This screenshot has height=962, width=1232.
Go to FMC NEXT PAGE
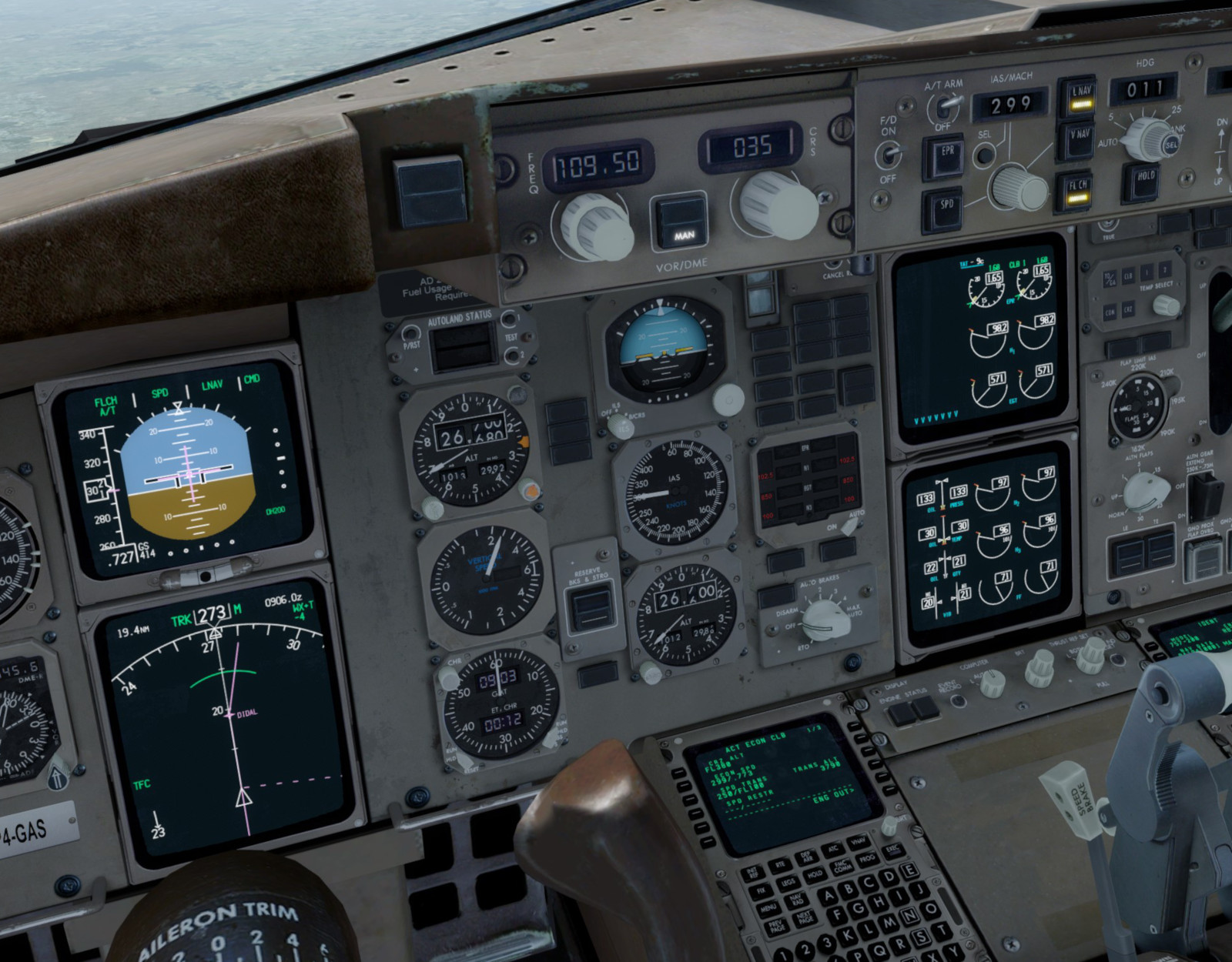(805, 918)
